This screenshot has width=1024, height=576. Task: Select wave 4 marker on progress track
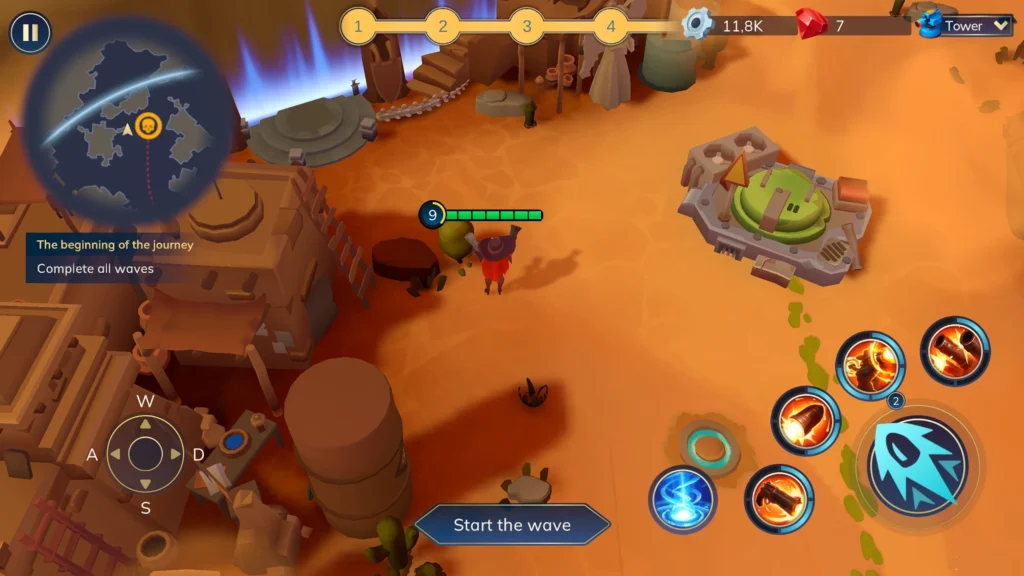[x=611, y=26]
